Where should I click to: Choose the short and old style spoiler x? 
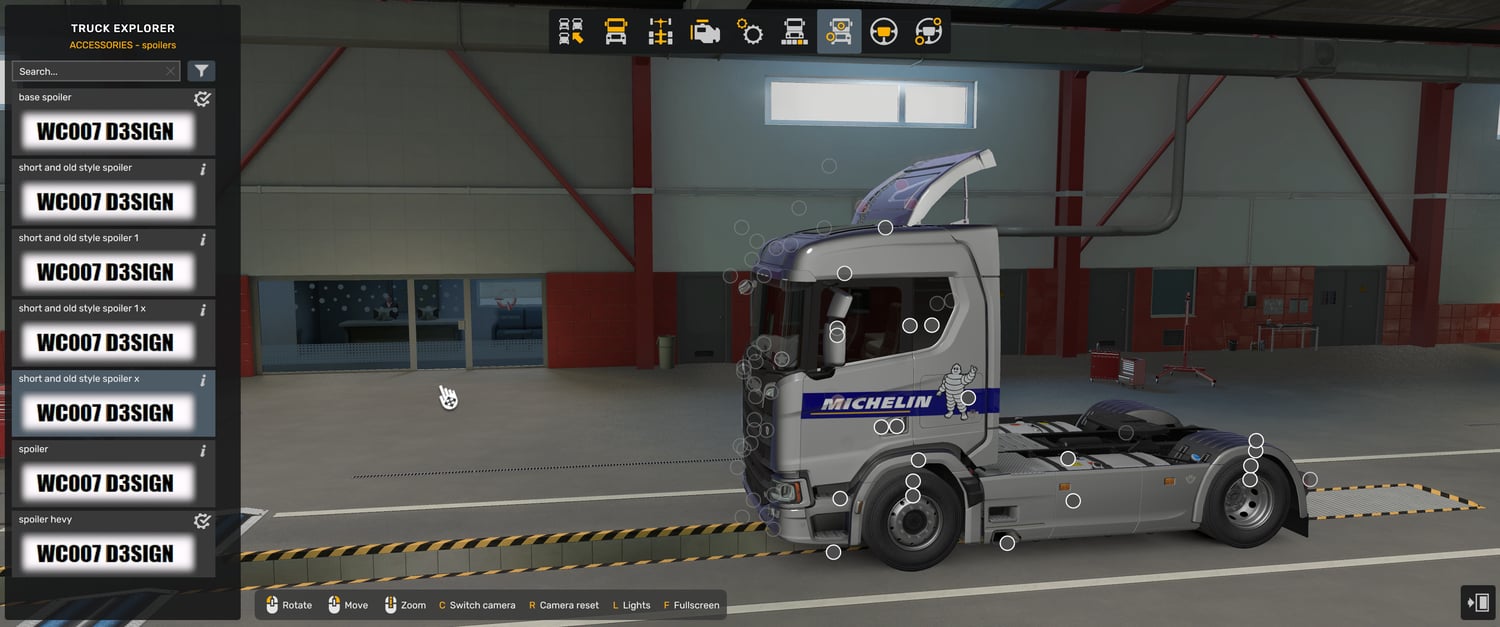104,412
